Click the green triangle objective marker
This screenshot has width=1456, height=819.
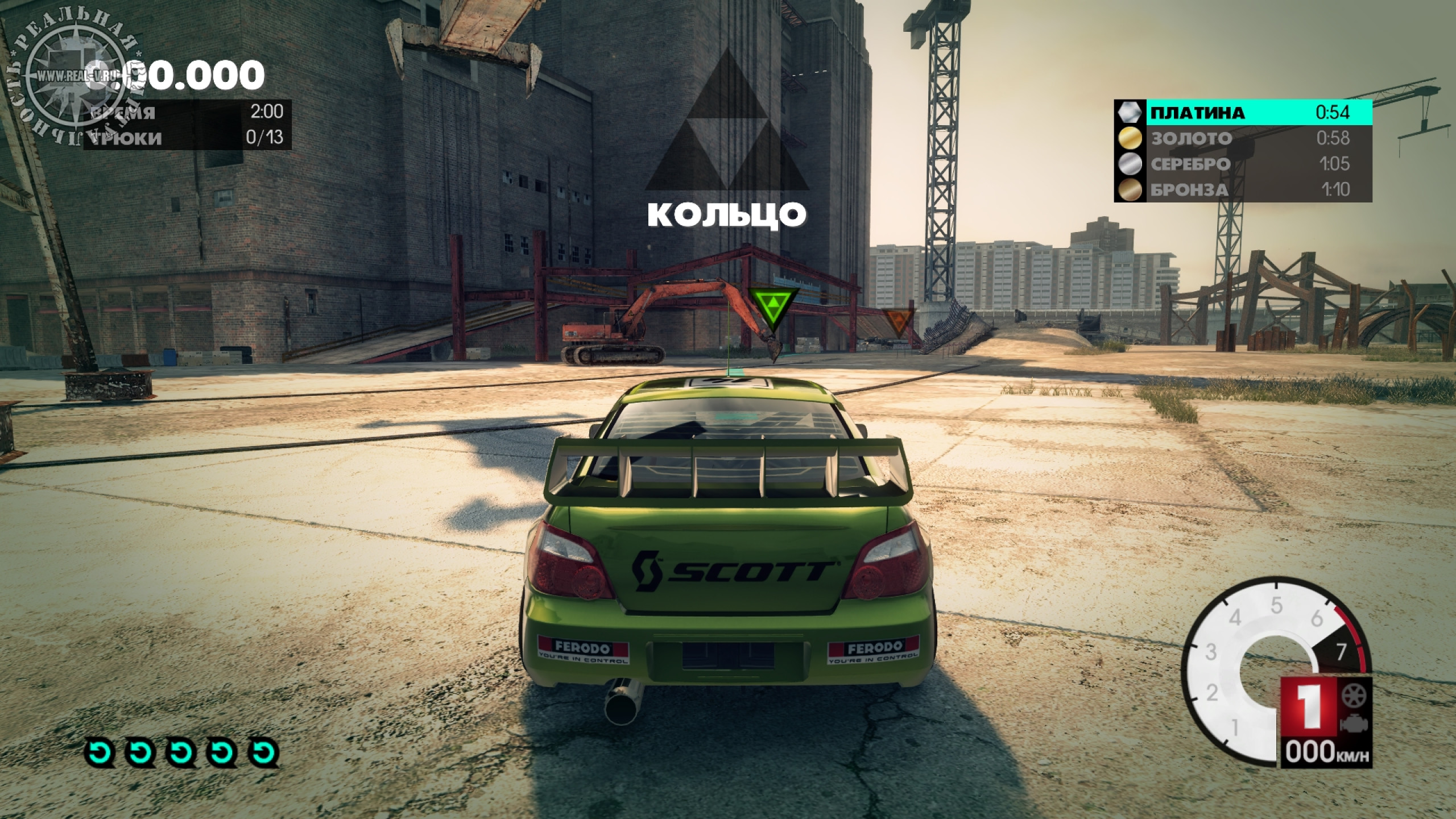[x=772, y=308]
